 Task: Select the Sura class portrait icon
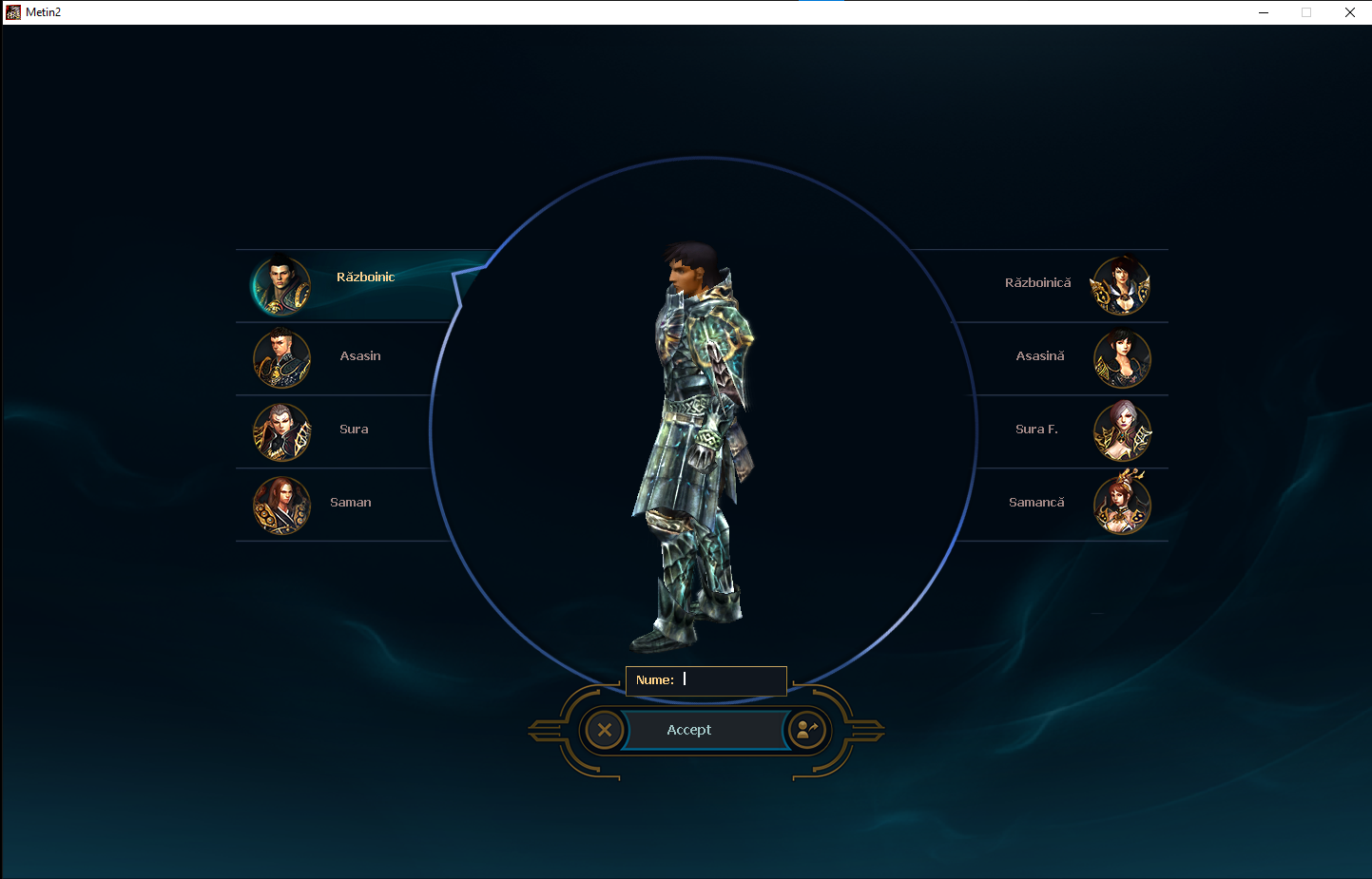click(x=281, y=432)
